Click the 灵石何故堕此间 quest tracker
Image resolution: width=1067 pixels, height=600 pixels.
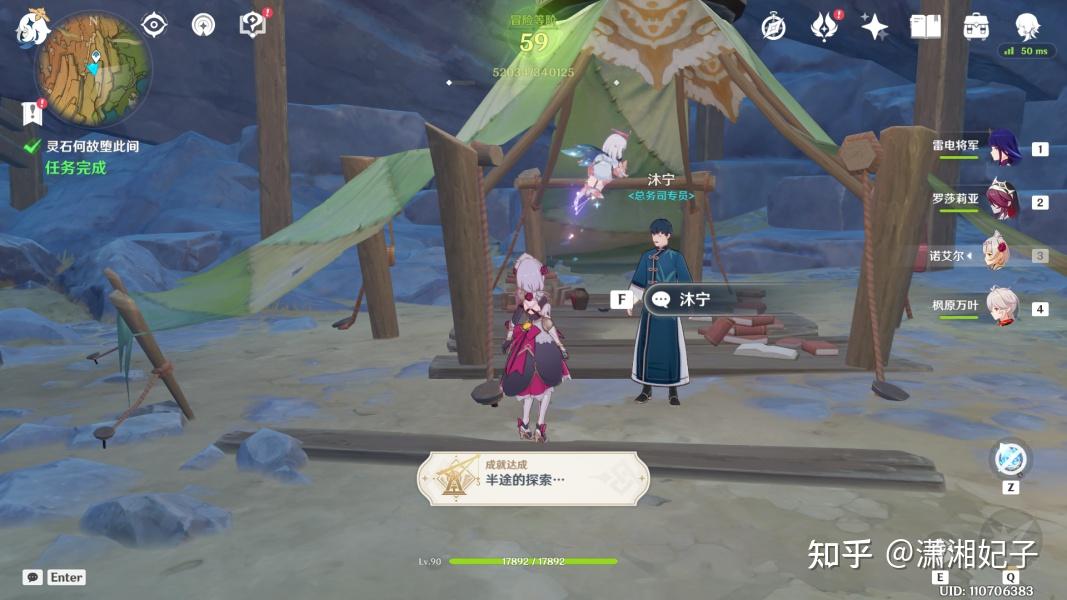coord(92,146)
